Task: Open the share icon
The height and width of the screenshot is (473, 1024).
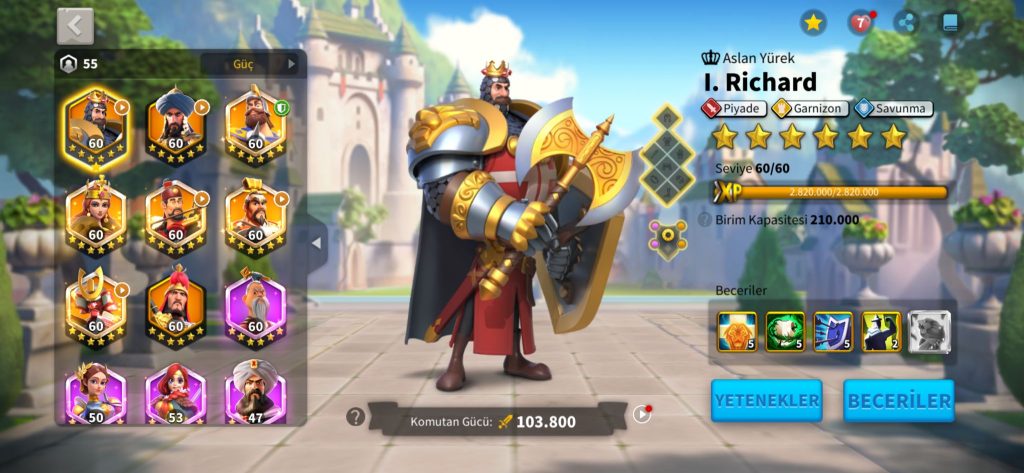Action: (x=906, y=22)
